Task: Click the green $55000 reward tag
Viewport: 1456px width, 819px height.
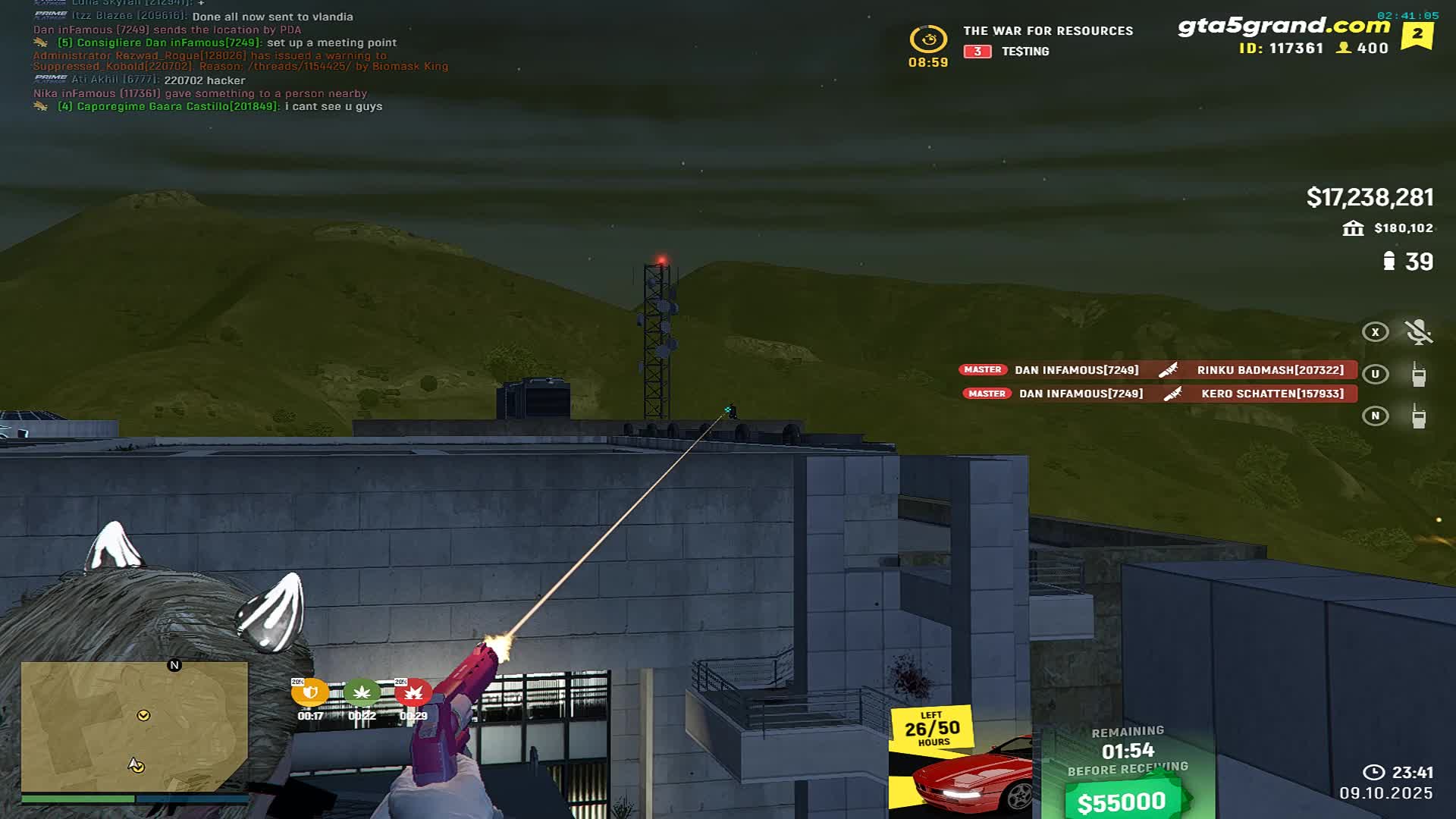Action: pos(1122,801)
